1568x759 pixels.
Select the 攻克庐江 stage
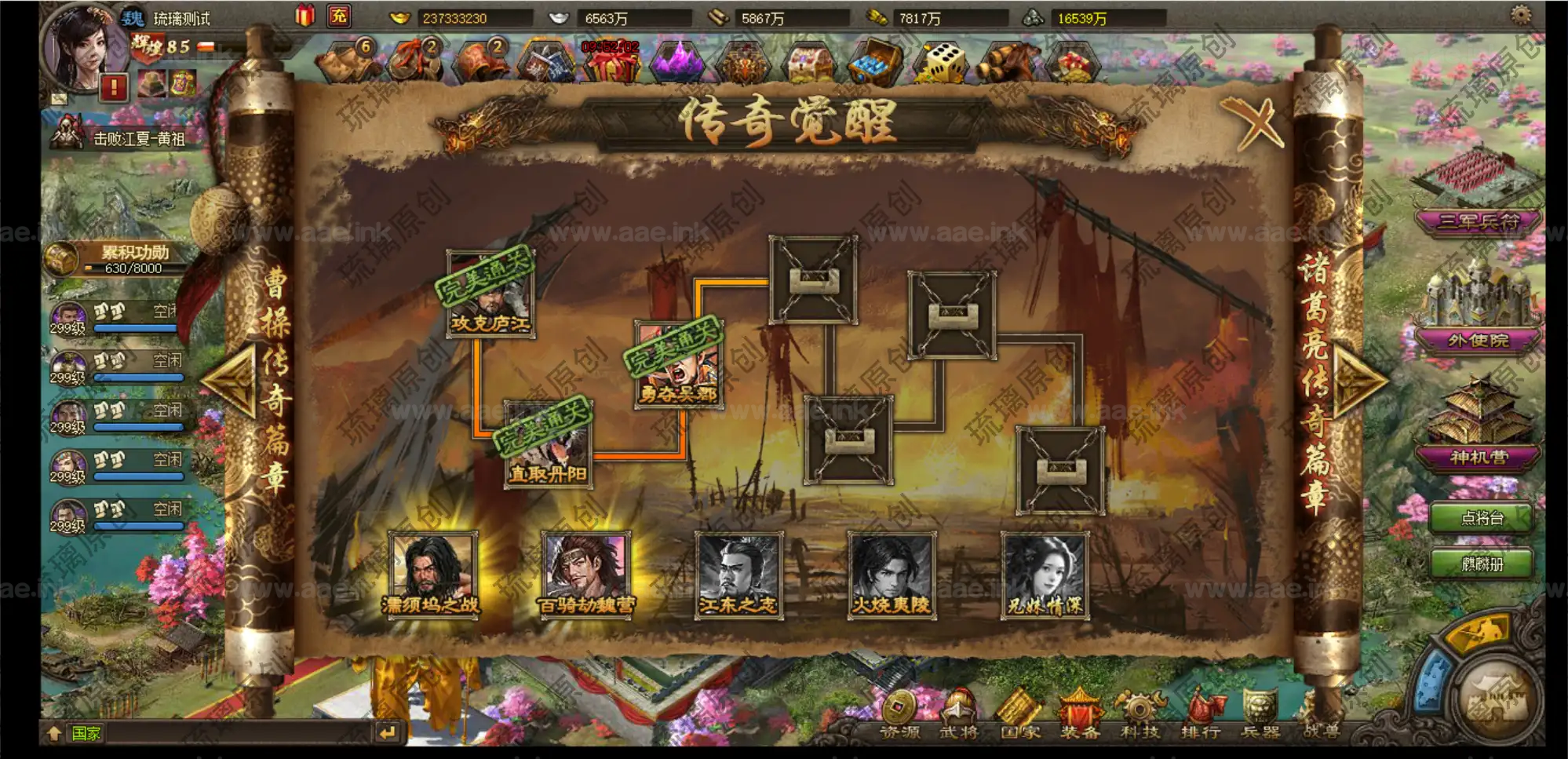(x=490, y=294)
